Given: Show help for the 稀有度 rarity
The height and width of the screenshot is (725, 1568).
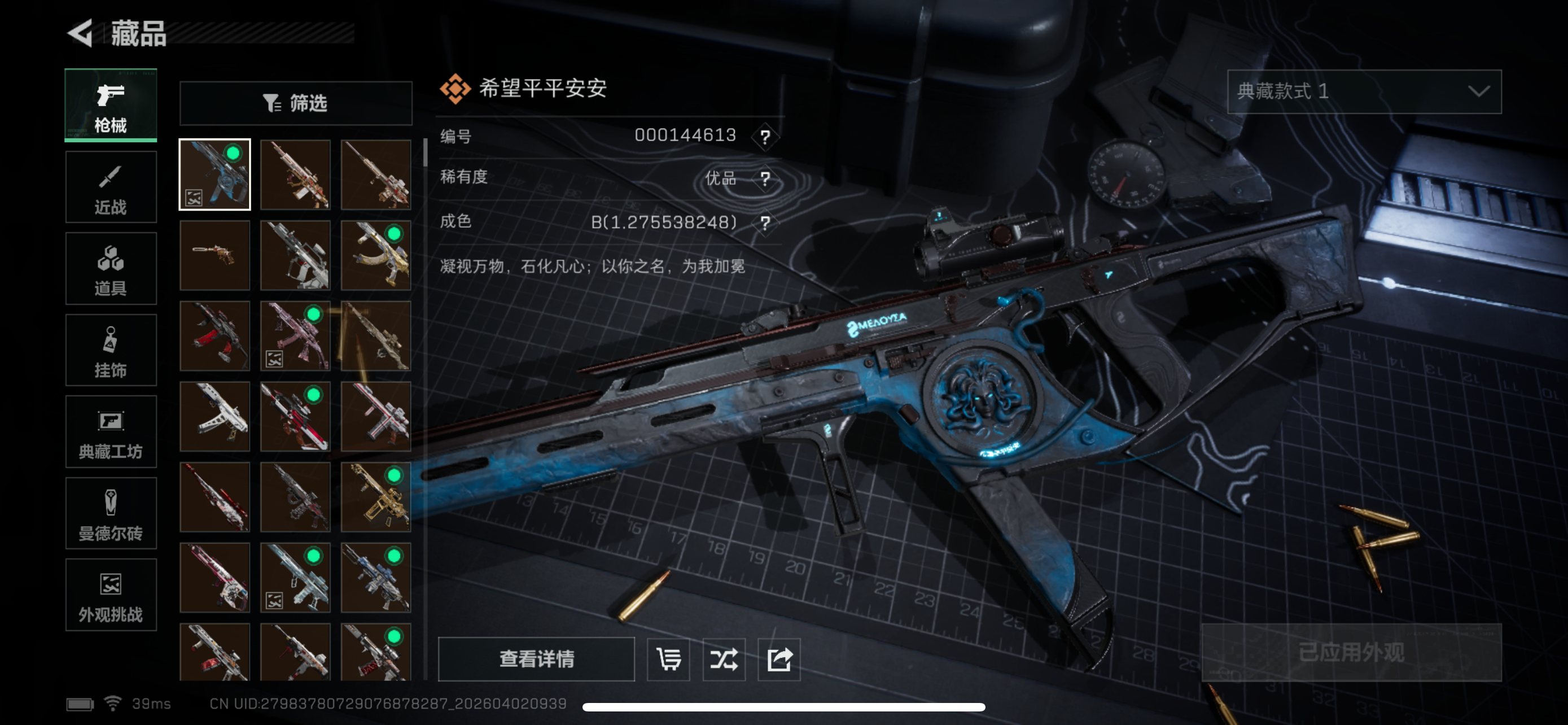Looking at the screenshot, I should pos(765,179).
